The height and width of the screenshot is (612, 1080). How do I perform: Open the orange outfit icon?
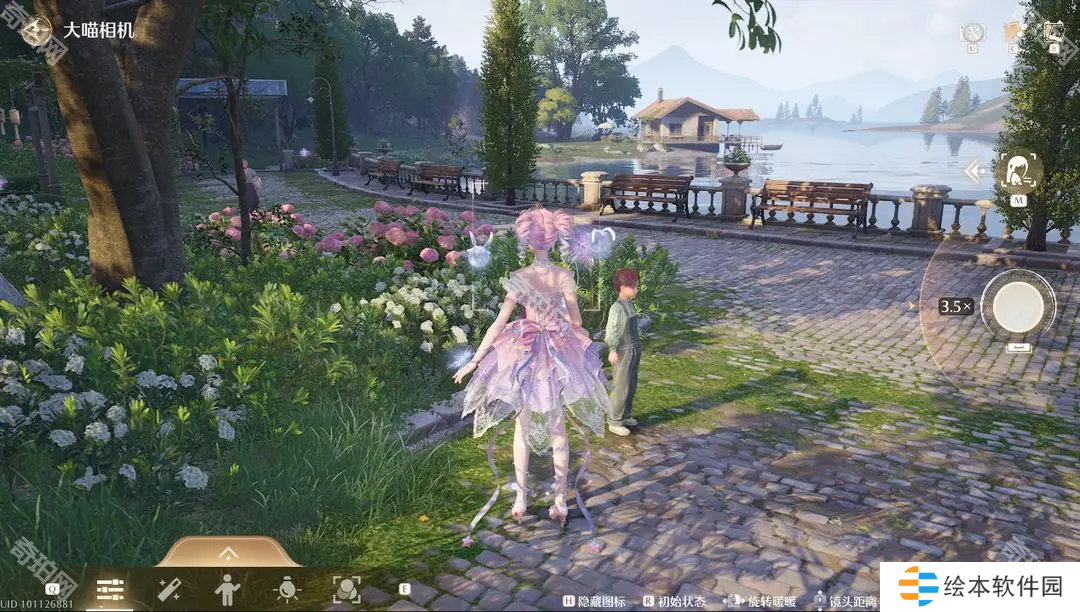coord(1013,32)
